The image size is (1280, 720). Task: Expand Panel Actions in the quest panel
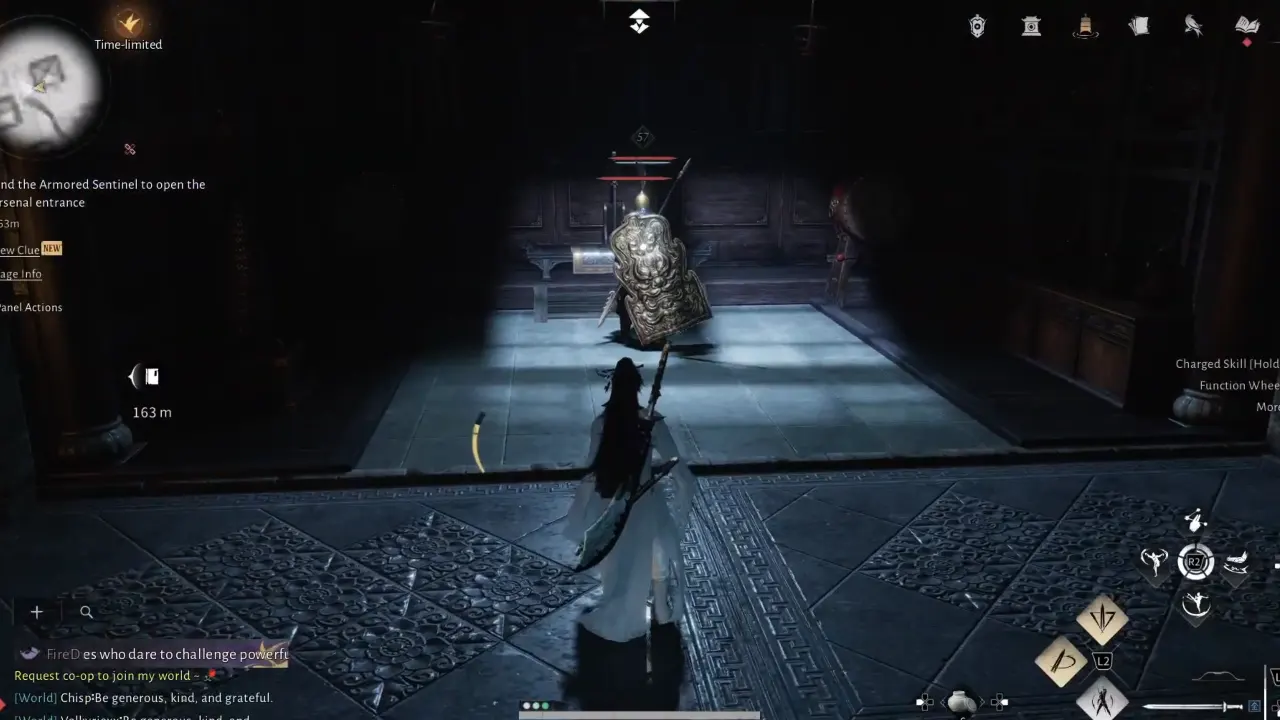pyautogui.click(x=32, y=307)
